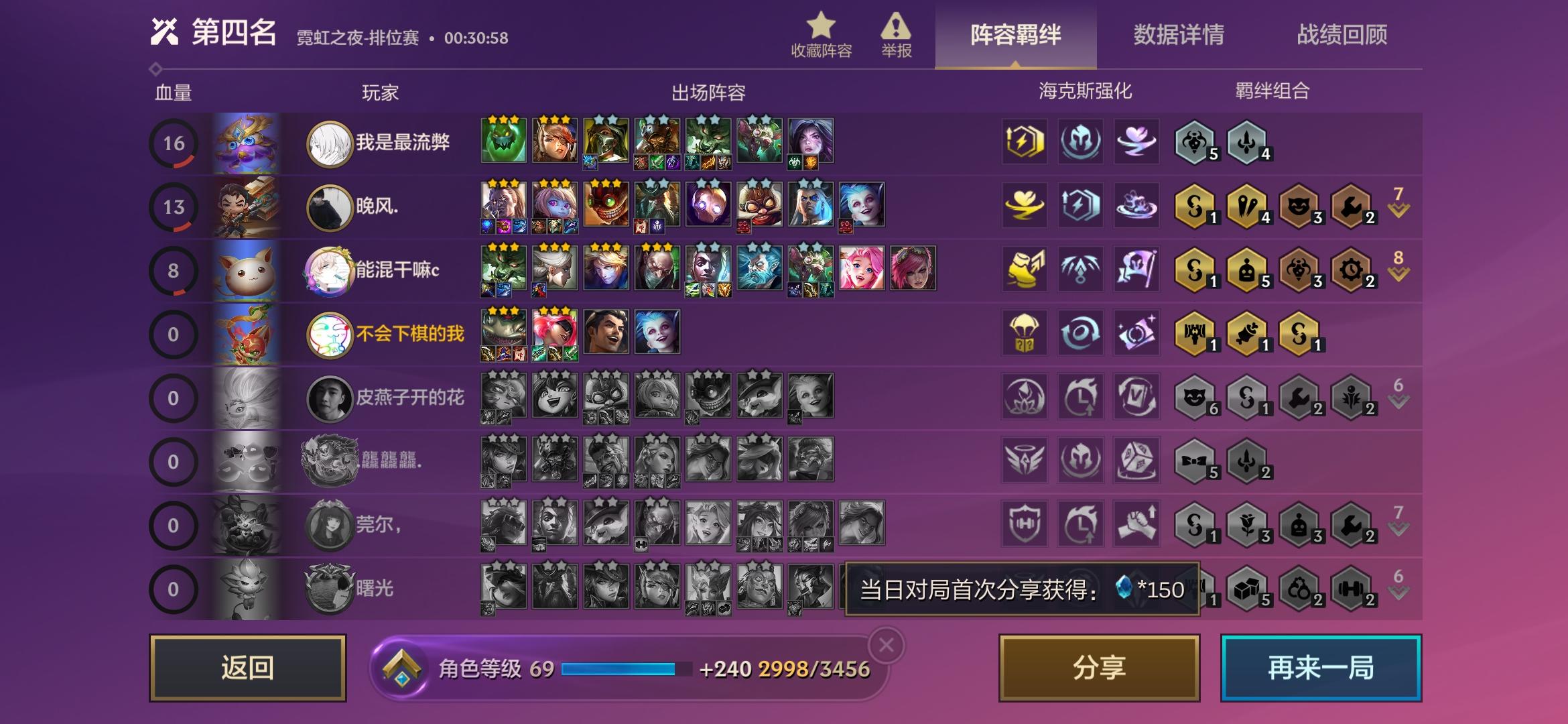Click the 分享 share button

coord(1099,668)
